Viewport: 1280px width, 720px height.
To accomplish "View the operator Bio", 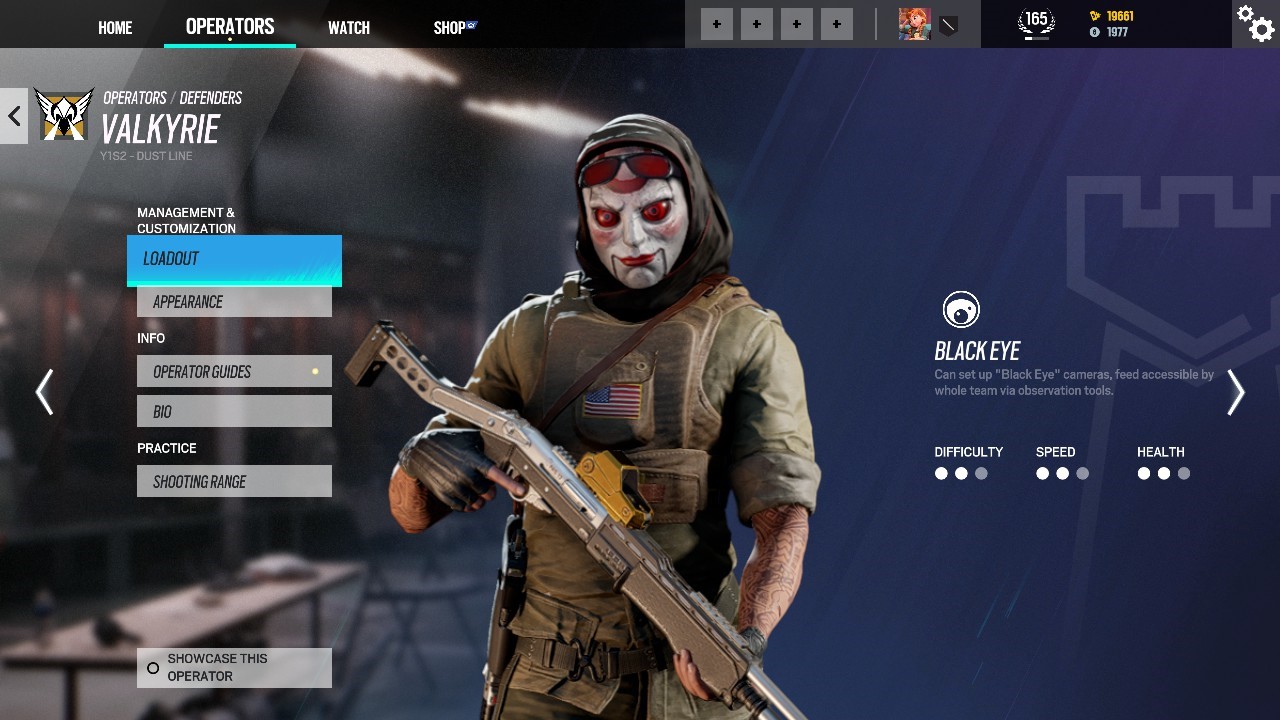I will 234,412.
